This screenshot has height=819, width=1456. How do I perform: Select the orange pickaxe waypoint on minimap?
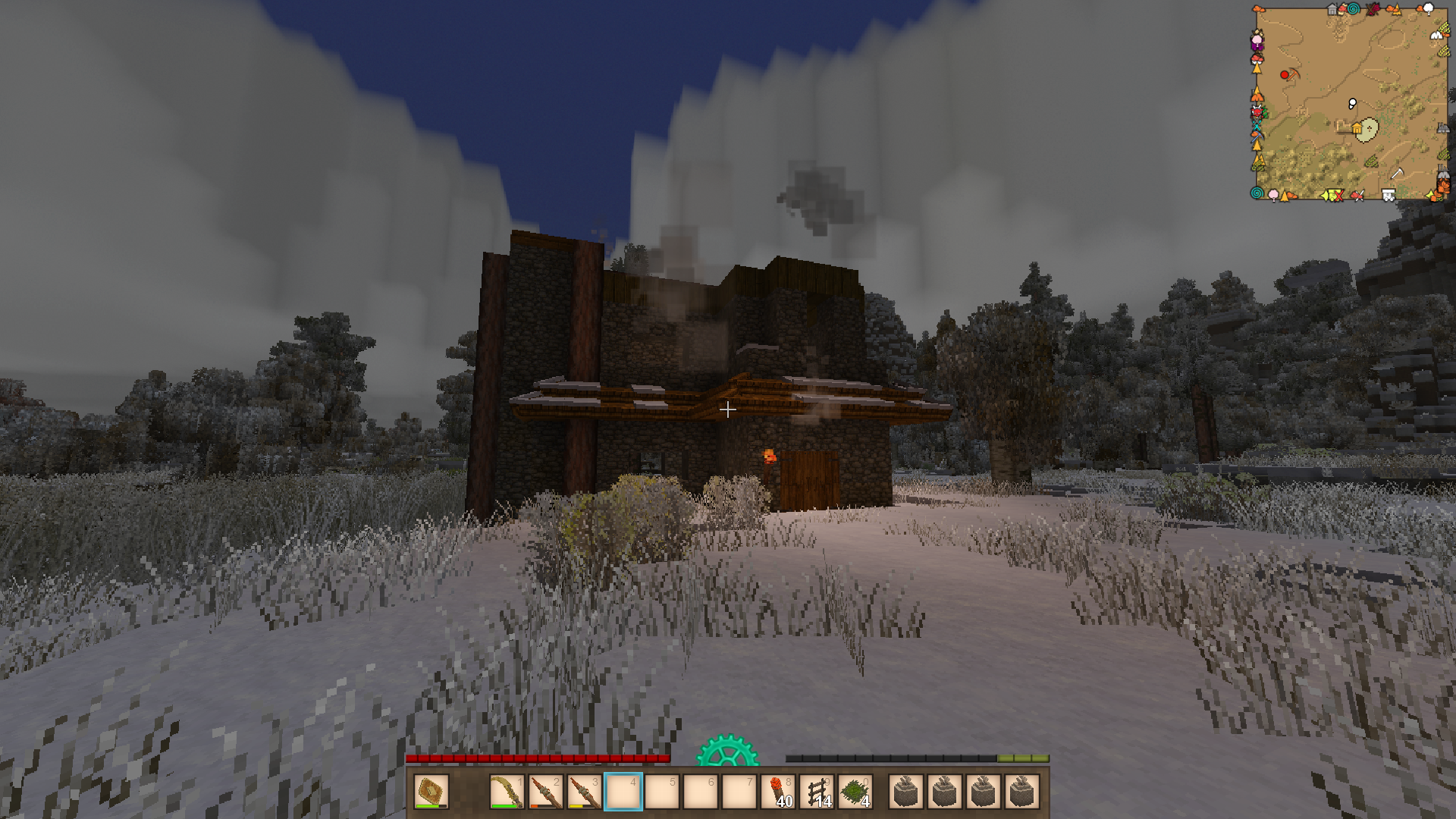pyautogui.click(x=1294, y=74)
